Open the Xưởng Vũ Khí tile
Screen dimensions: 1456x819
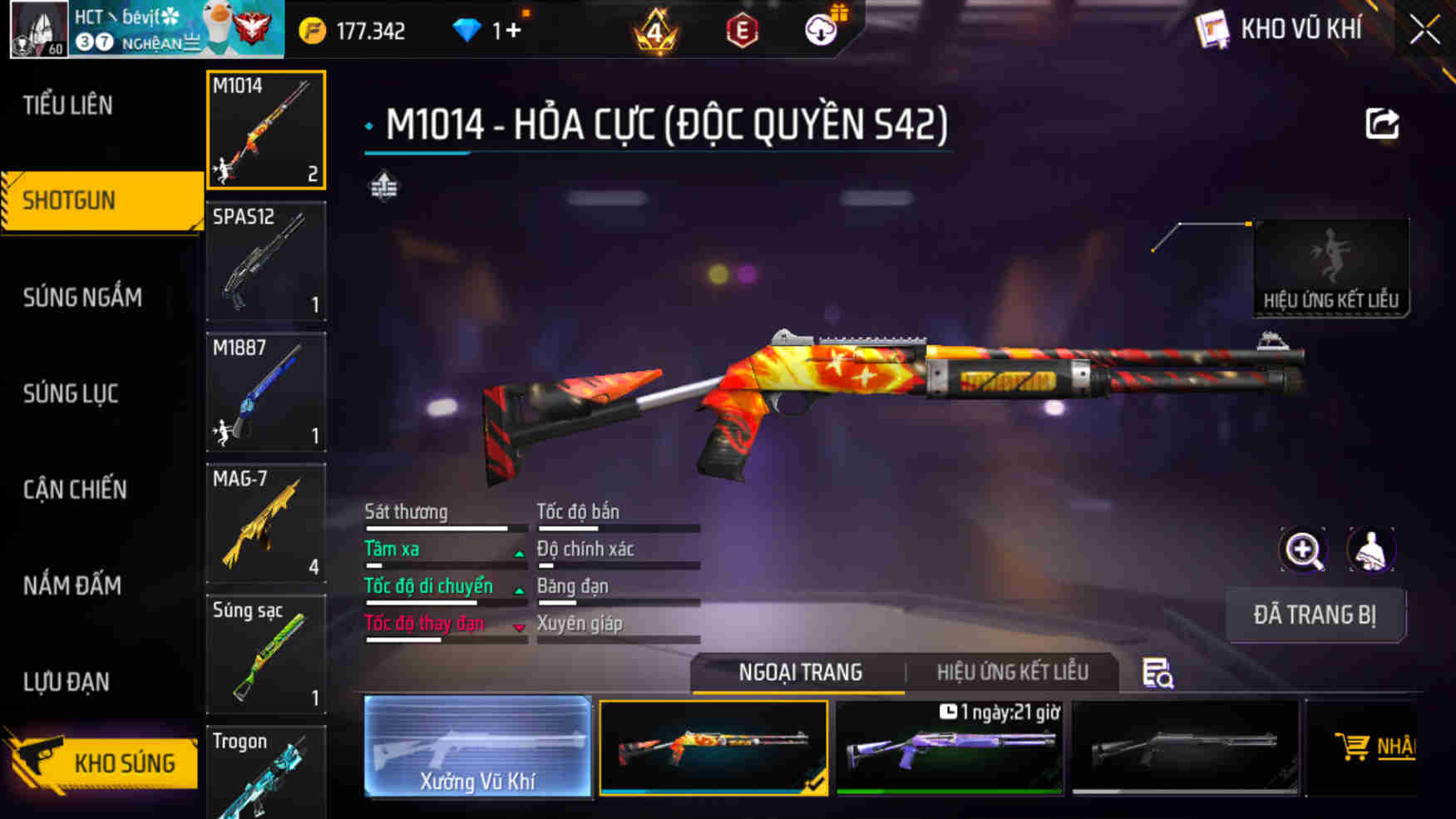pos(477,747)
